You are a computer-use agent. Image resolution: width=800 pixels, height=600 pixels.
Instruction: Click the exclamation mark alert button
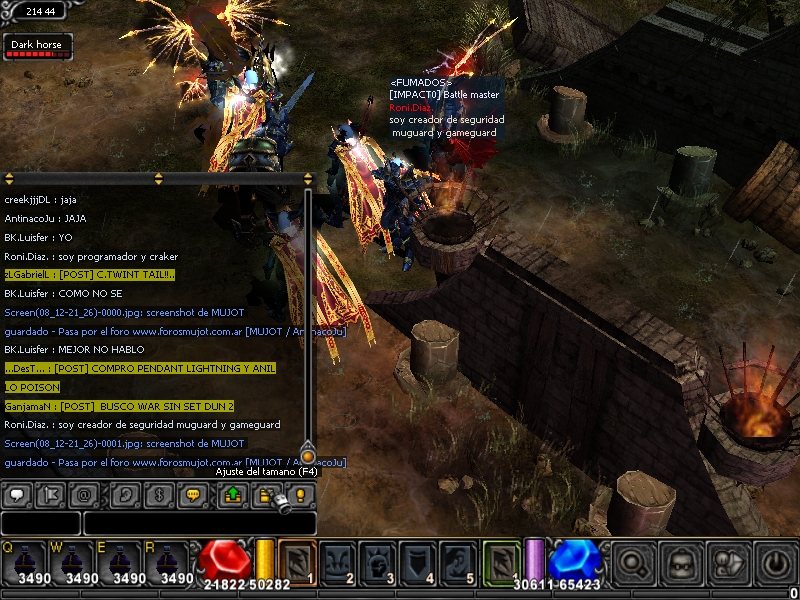[300, 495]
